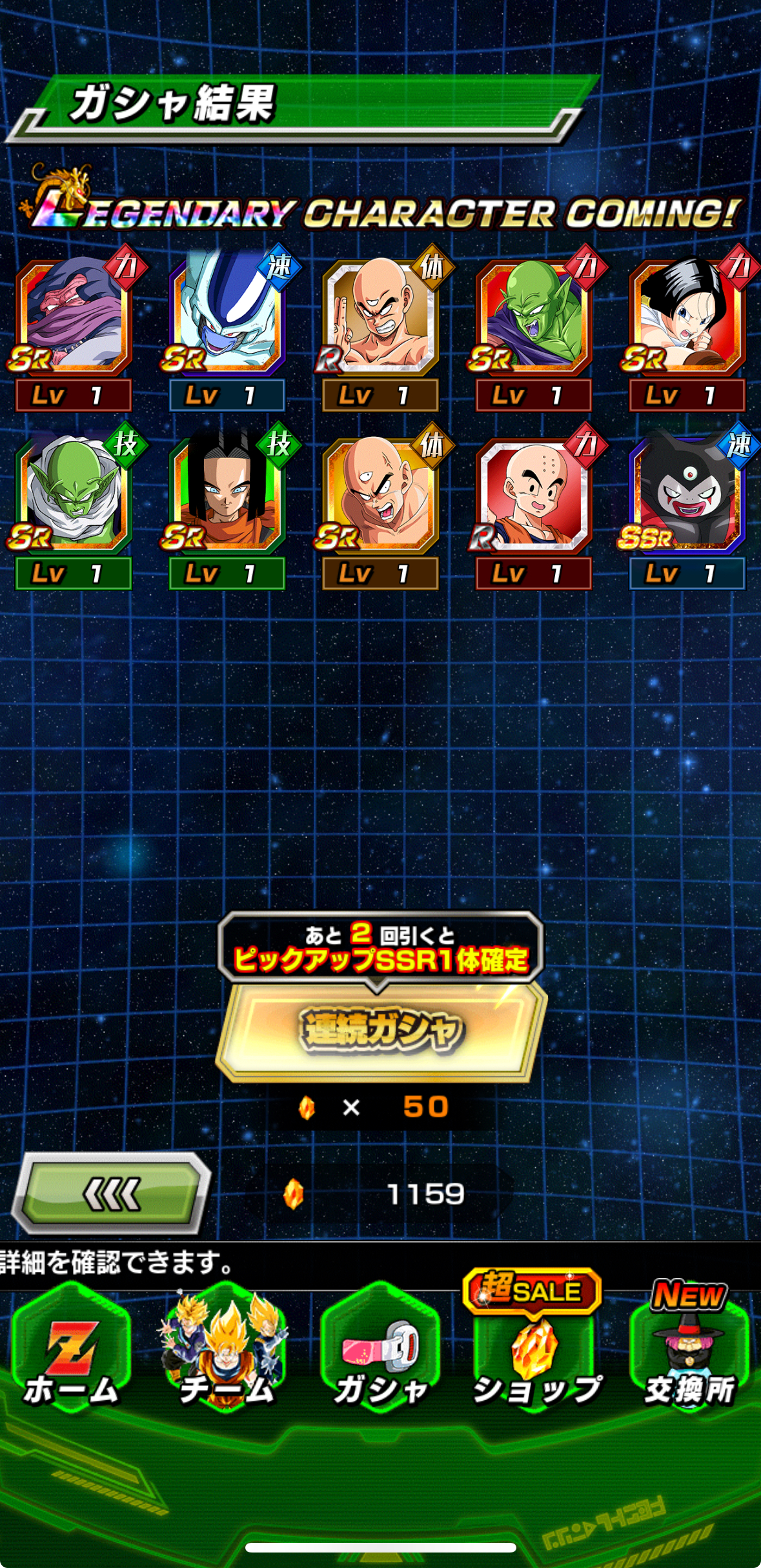Open the SR Videl character card

pyautogui.click(x=687, y=317)
